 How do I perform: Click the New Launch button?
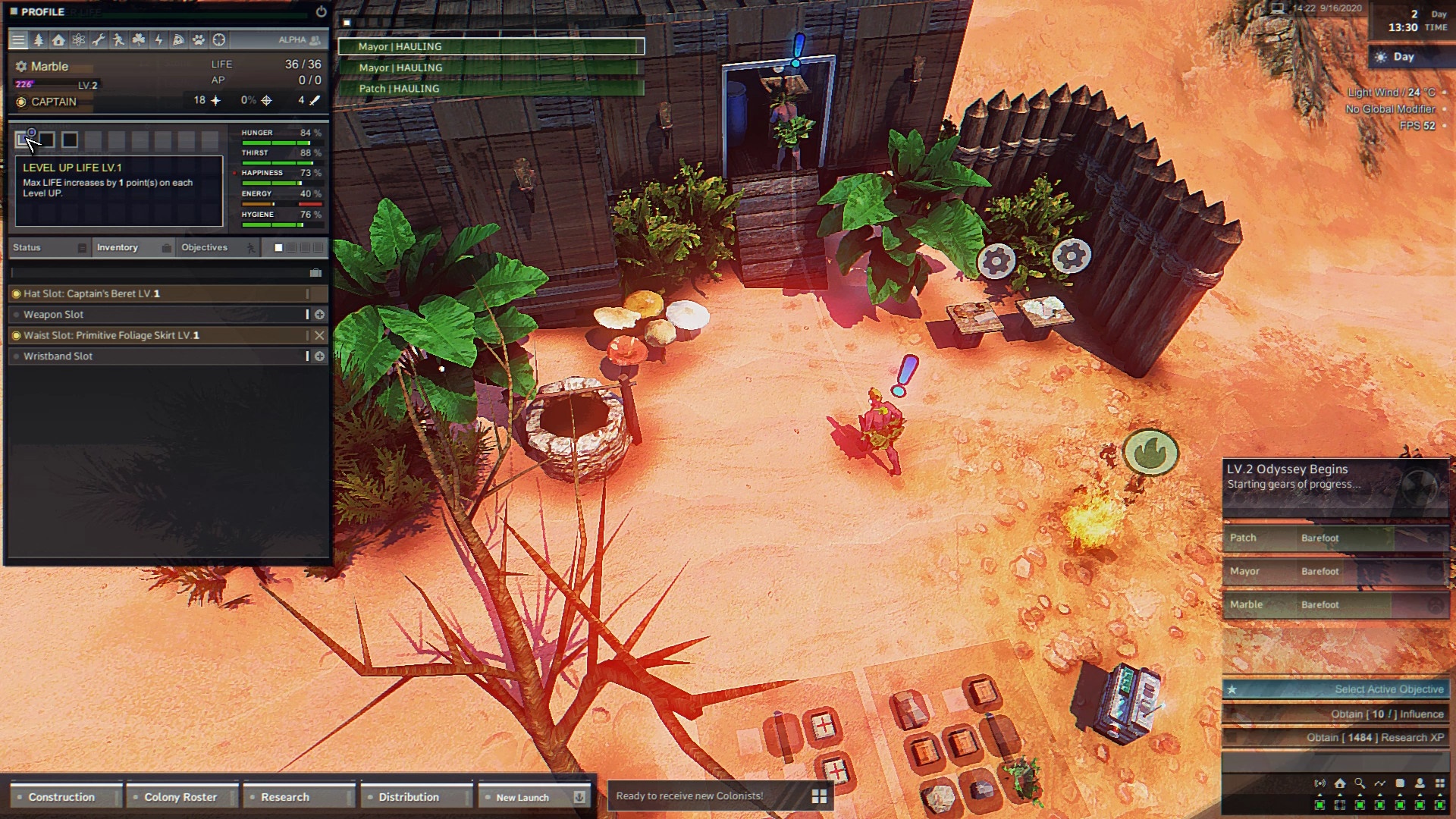(x=522, y=797)
